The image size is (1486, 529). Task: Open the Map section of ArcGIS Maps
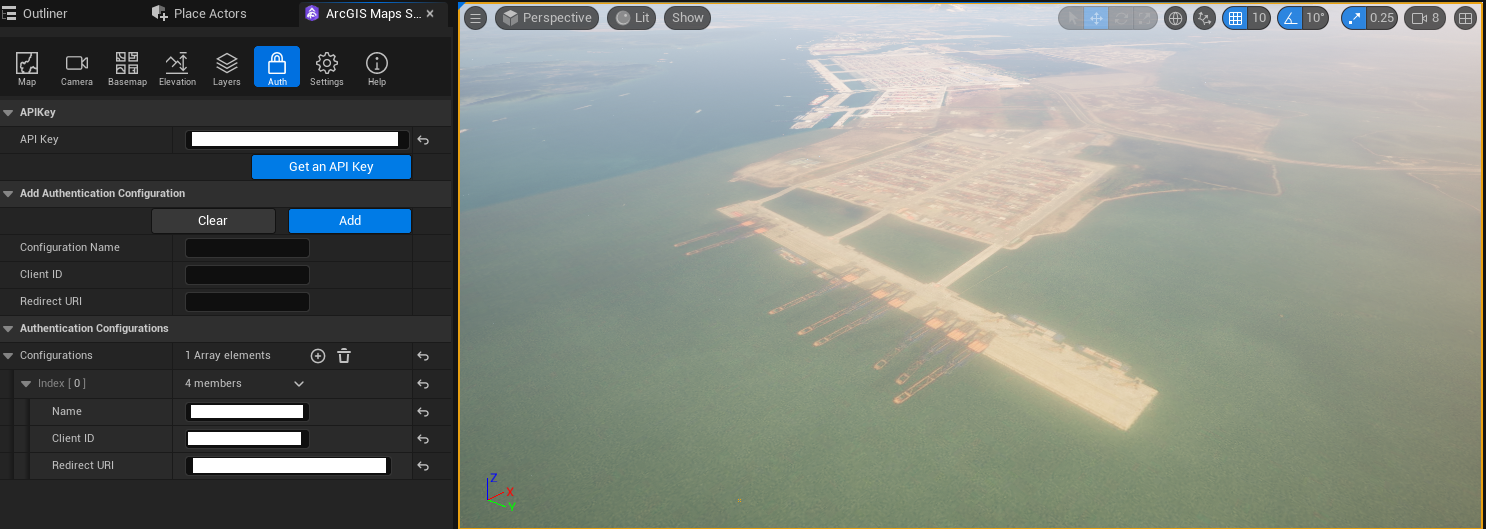point(27,68)
